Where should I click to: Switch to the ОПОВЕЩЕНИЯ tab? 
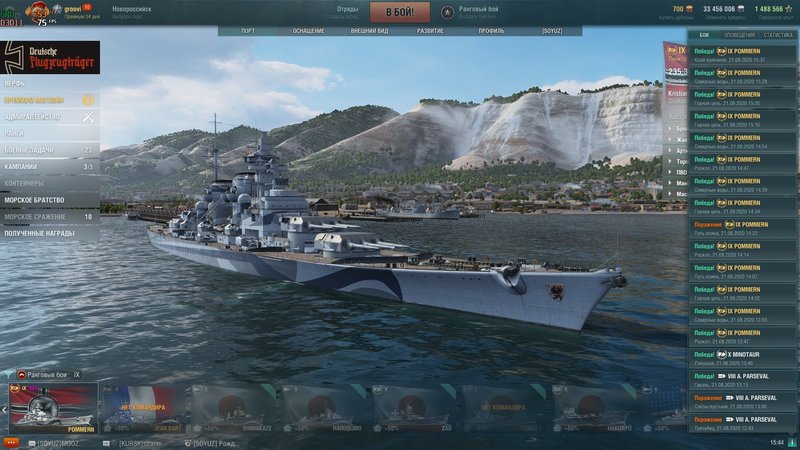739,35
